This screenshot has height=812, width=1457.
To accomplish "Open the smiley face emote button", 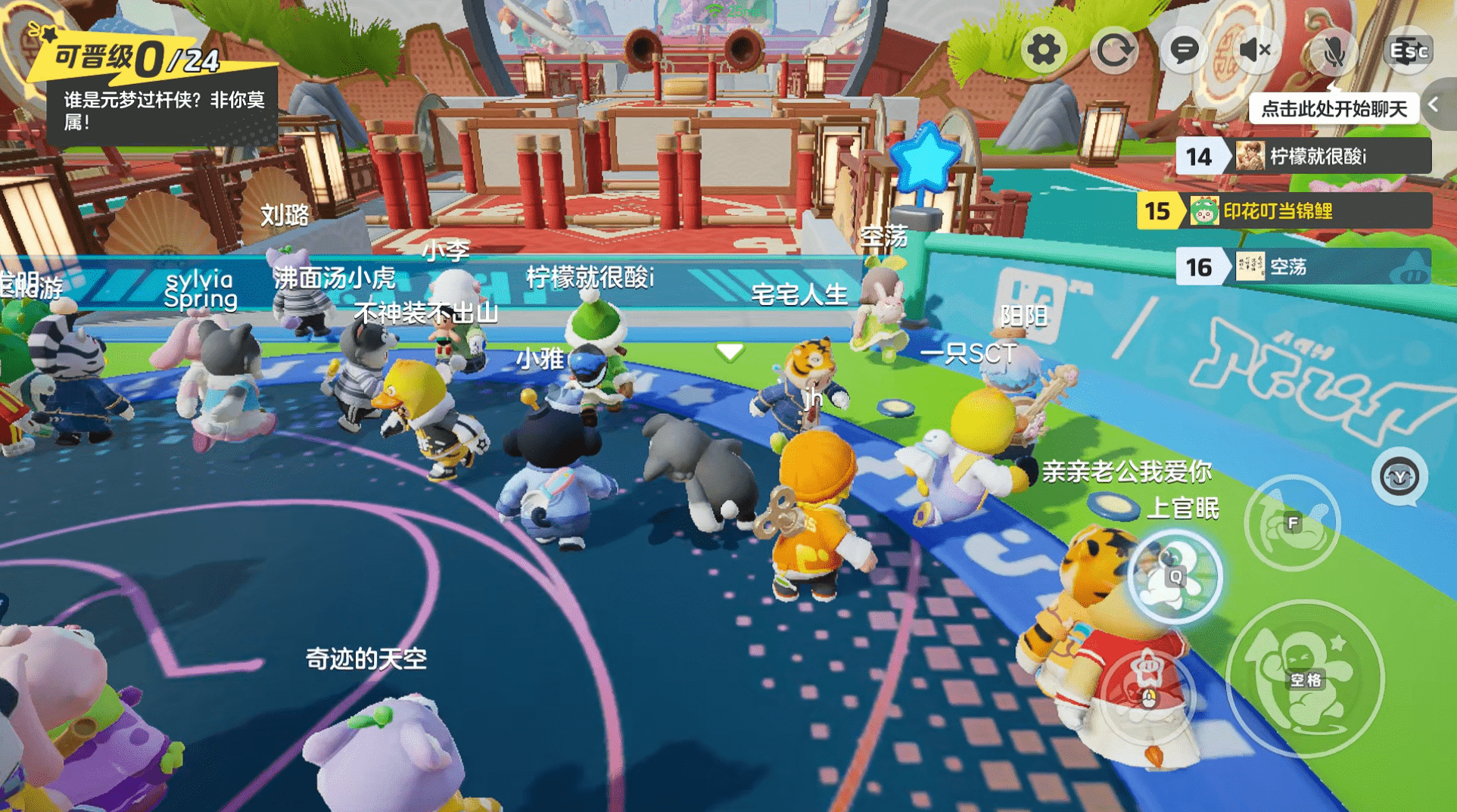I will click(1399, 477).
